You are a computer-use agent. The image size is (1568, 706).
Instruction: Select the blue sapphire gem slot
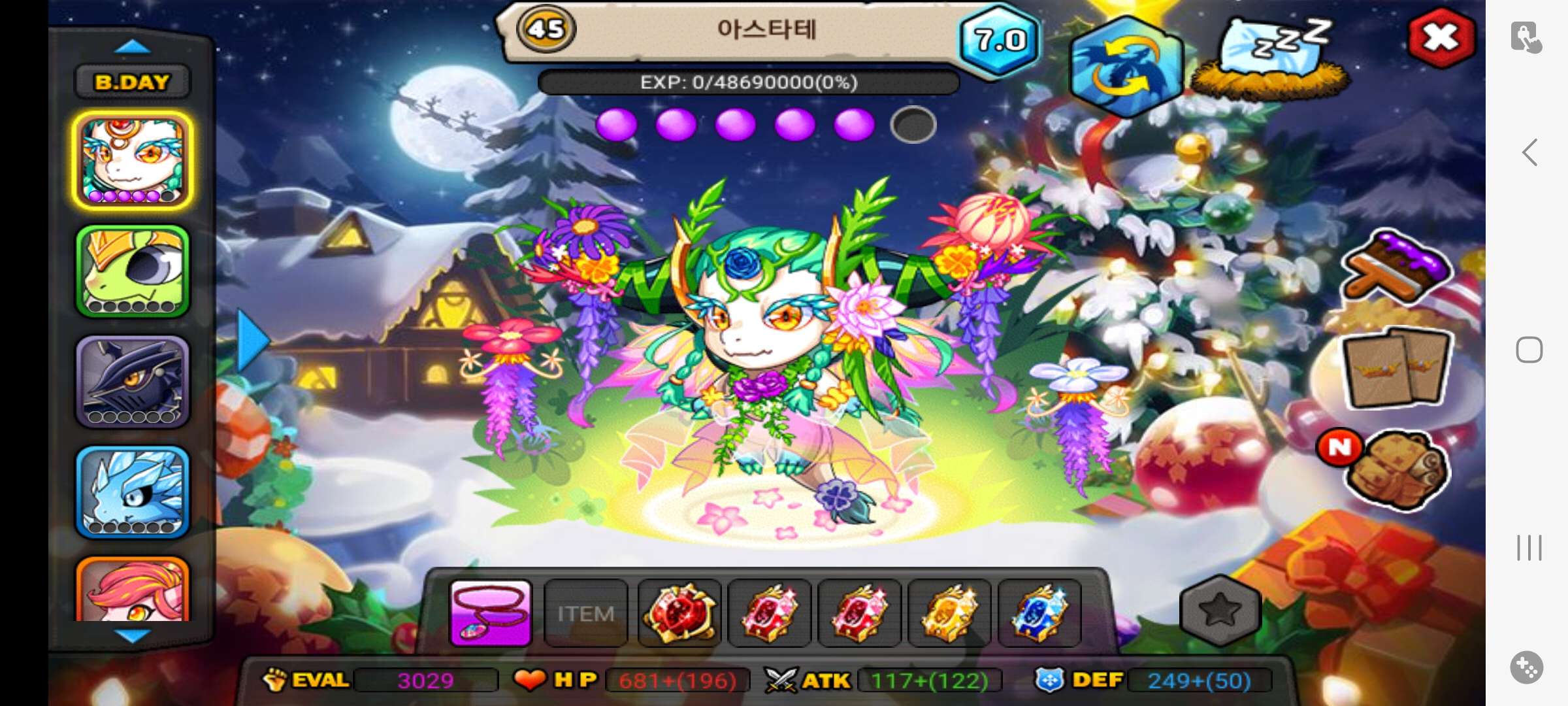(x=1039, y=613)
